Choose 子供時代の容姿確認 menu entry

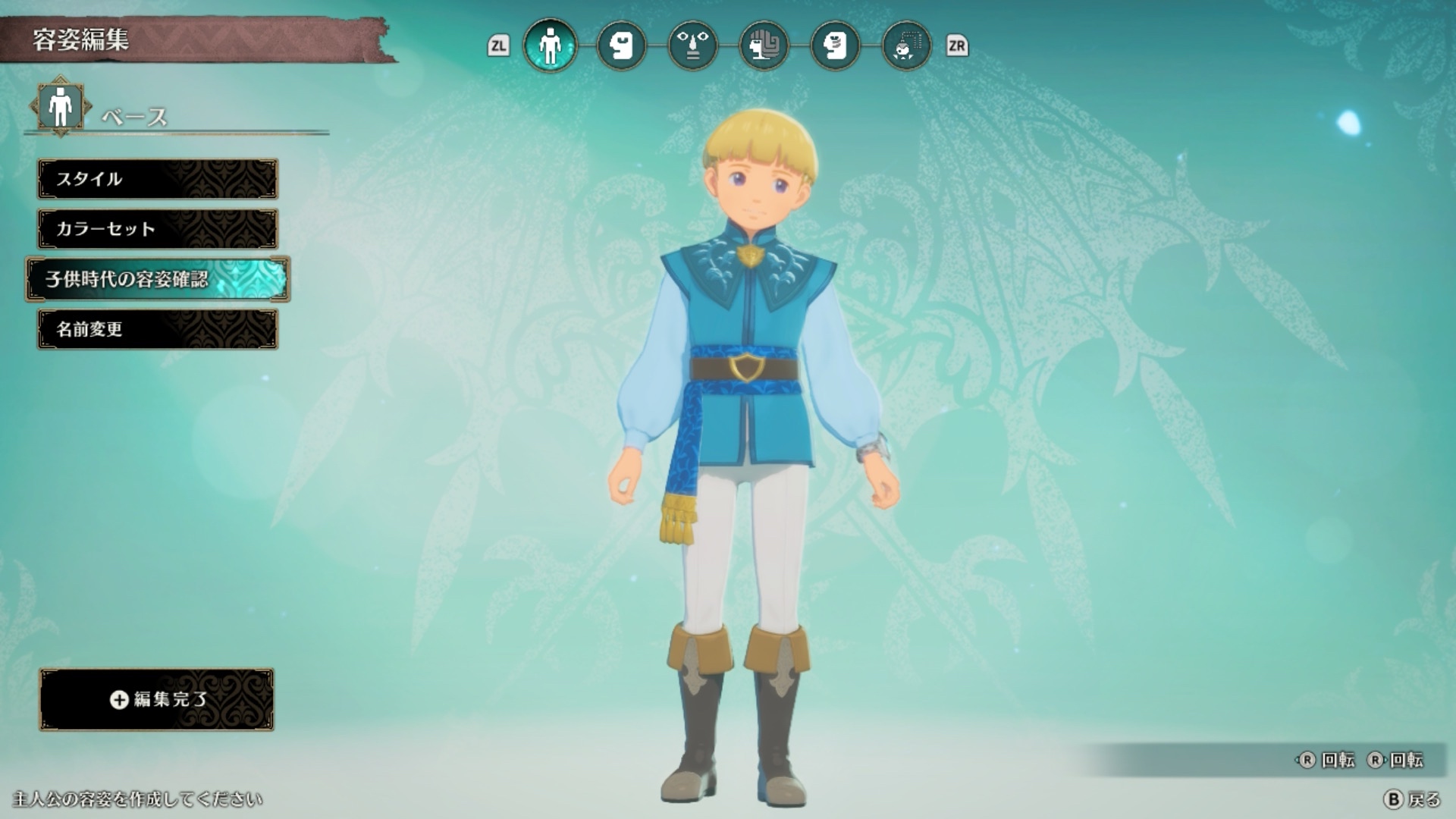pyautogui.click(x=158, y=279)
